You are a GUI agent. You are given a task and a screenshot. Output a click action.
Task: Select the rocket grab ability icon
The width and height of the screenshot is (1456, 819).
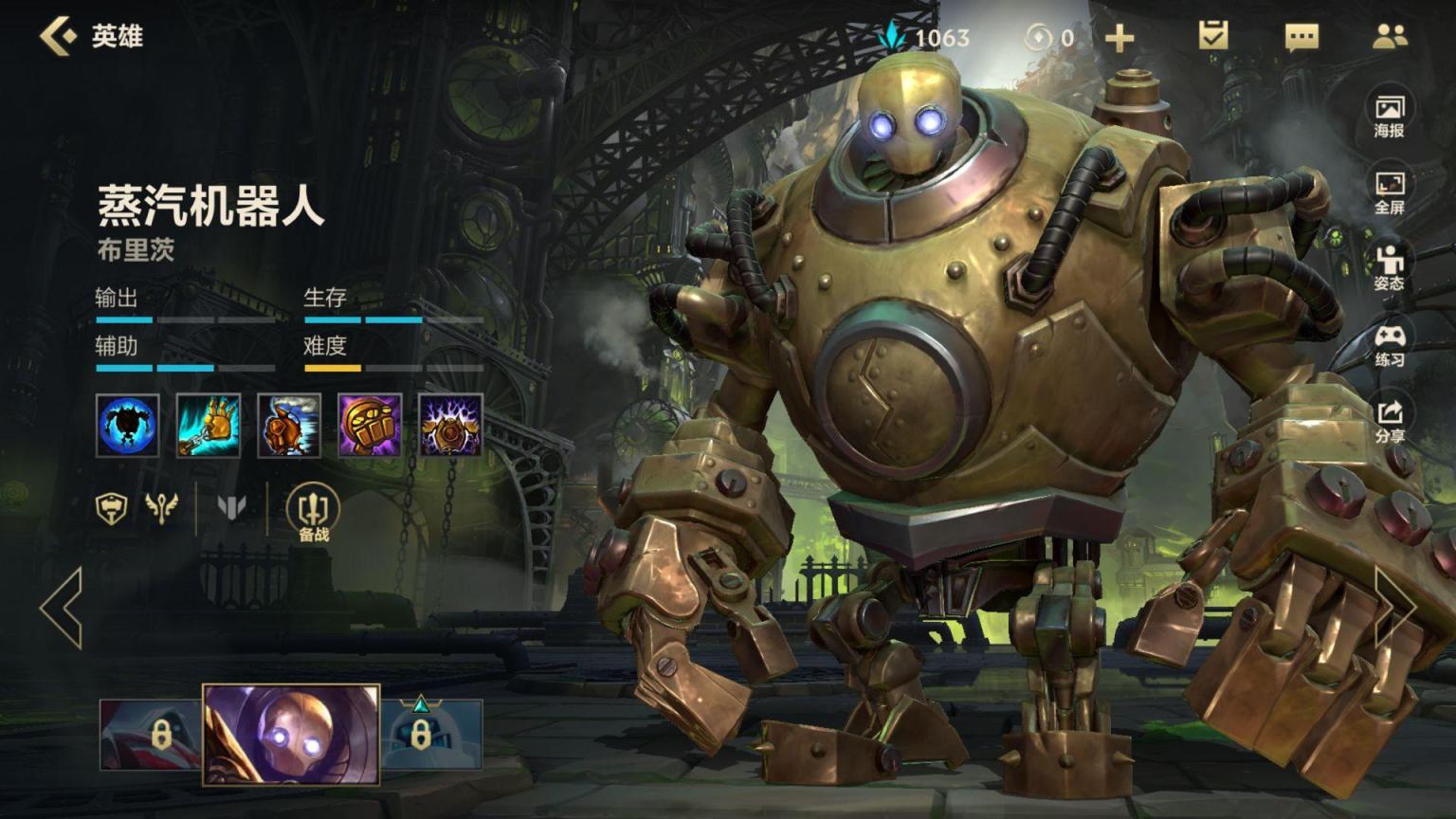pyautogui.click(x=209, y=426)
